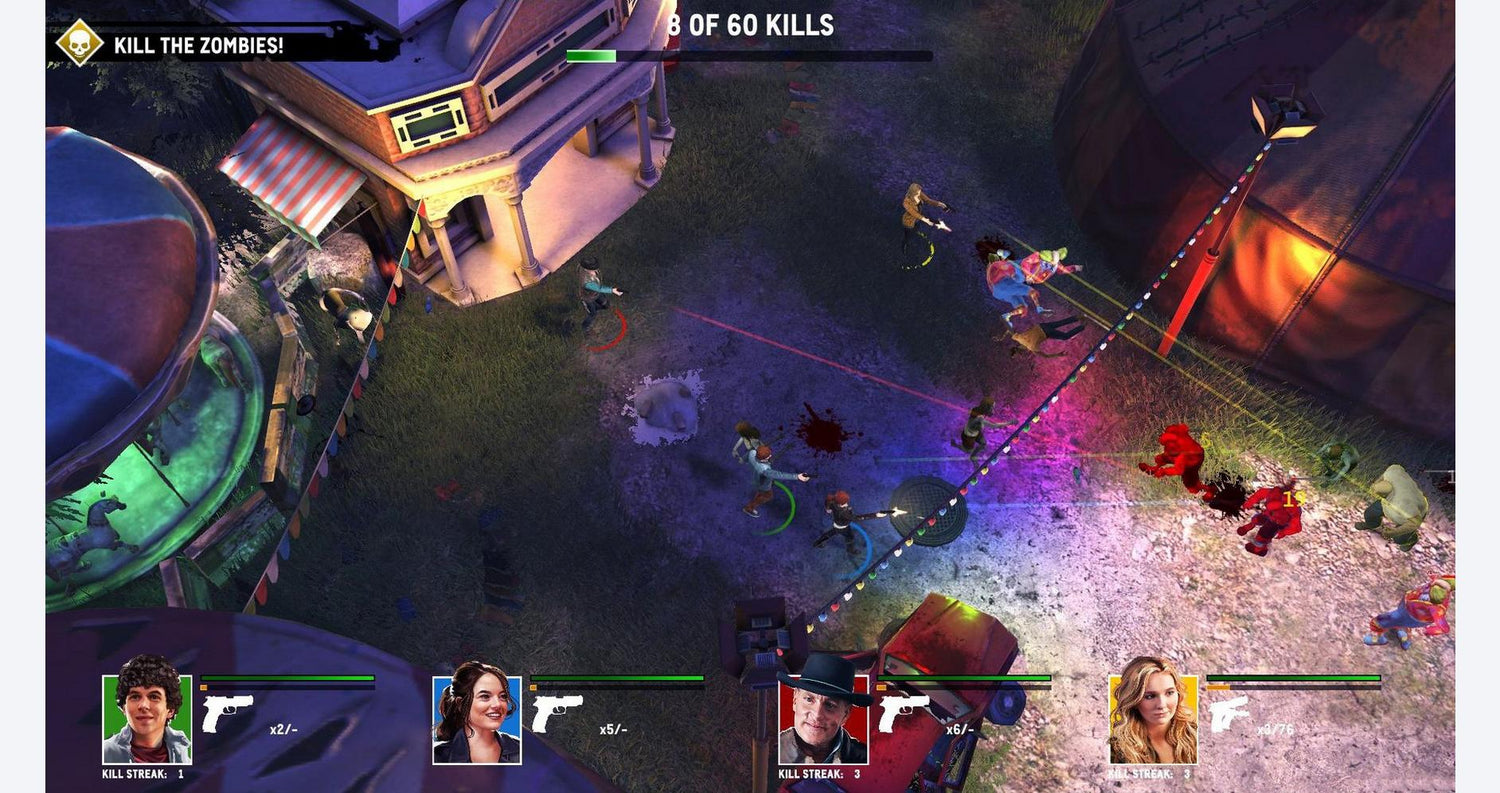1500x793 pixels.
Task: Pick the blonde woman portrait
Action: (1153, 718)
